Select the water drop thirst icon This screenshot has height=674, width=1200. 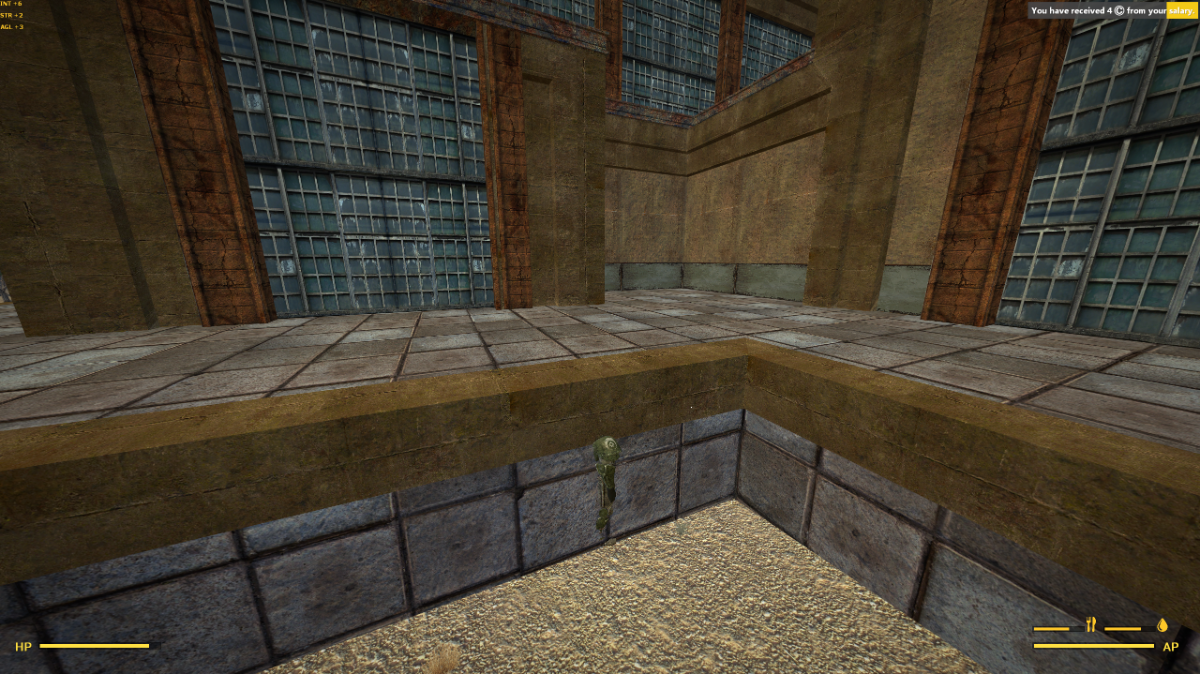pos(1162,626)
